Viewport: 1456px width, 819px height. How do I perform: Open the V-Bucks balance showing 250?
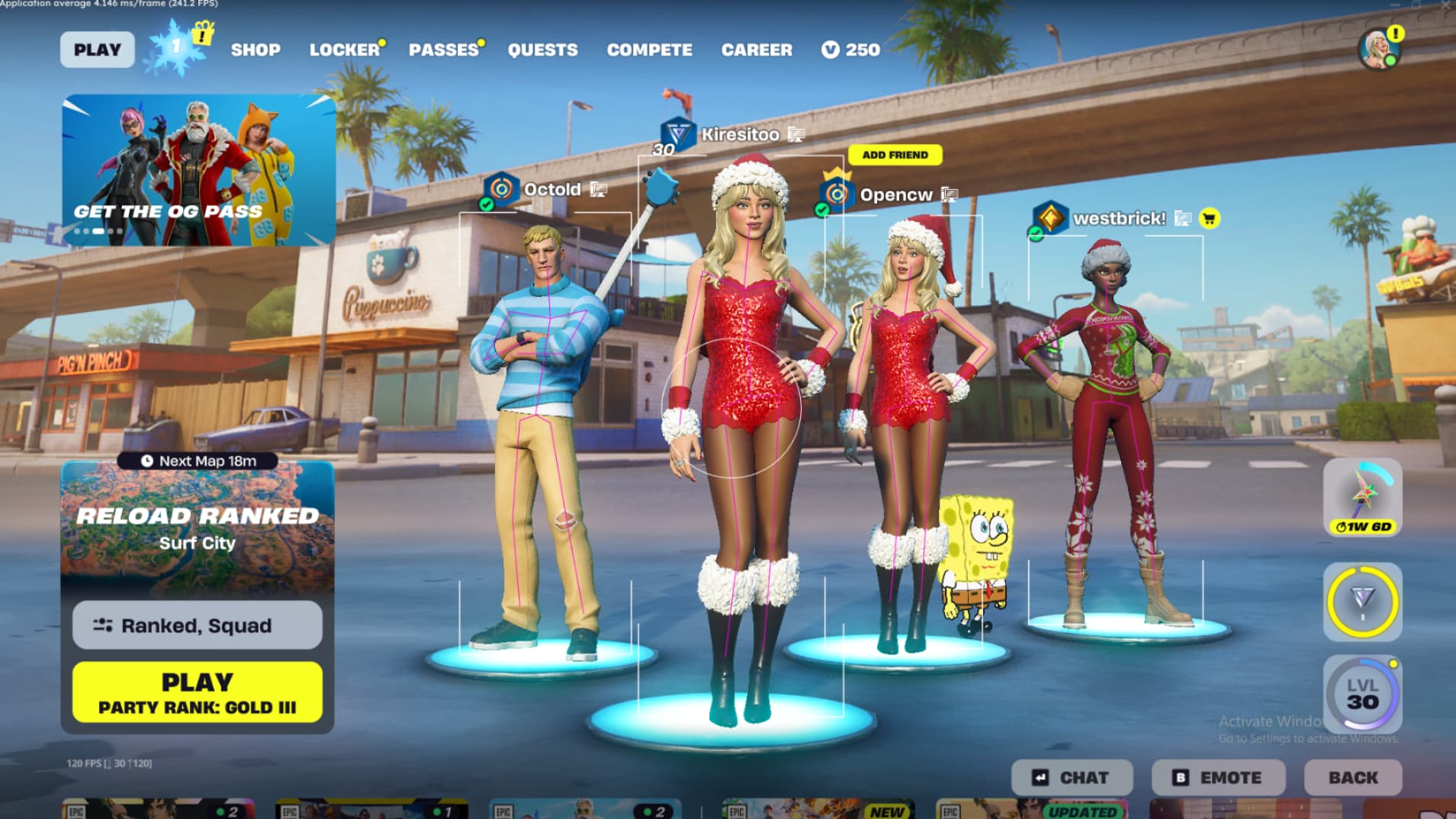(x=850, y=50)
